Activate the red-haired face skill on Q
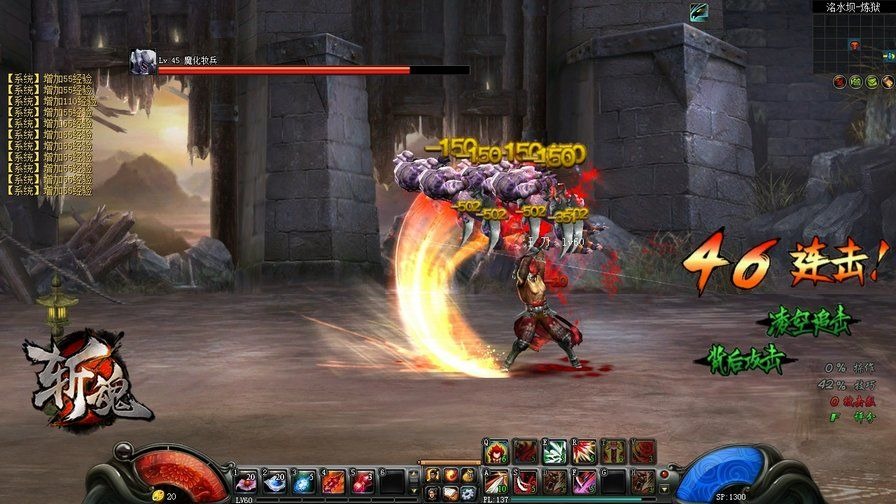Screen dimensions: 896x504 [498, 452]
